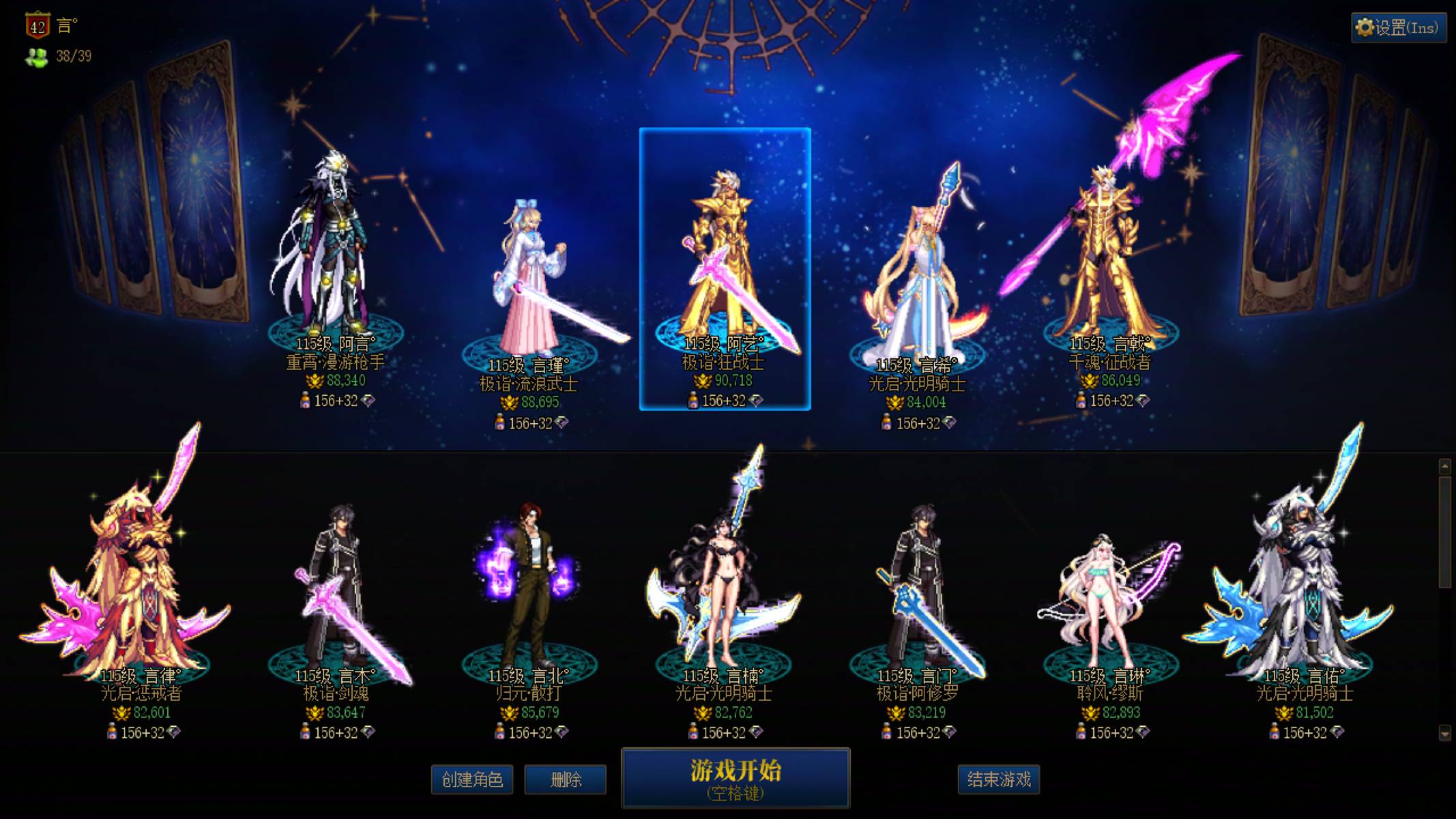
Task: Click the coin icon under 言律
Action: (x=123, y=713)
